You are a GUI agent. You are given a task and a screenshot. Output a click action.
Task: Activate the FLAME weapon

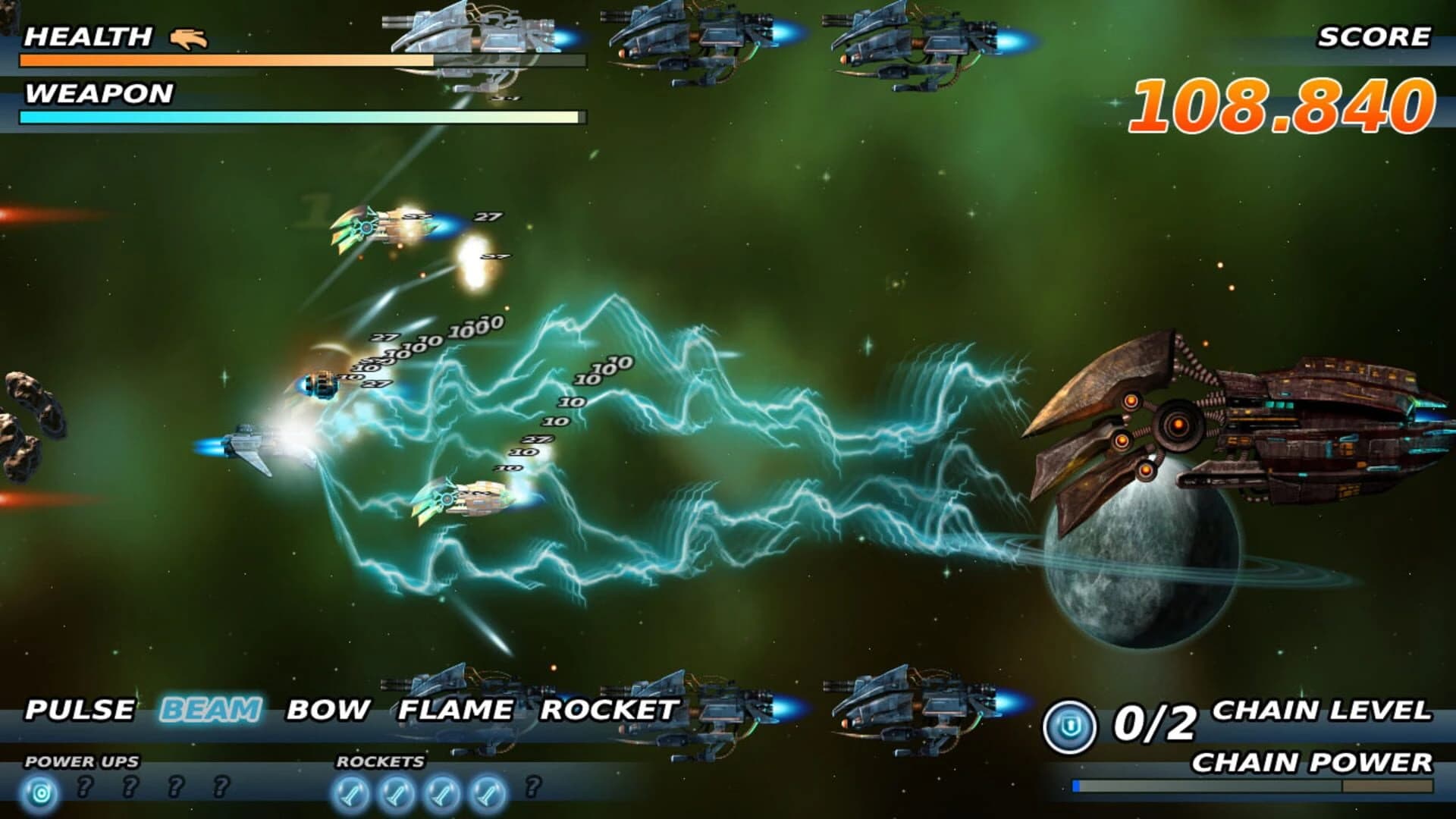453,709
